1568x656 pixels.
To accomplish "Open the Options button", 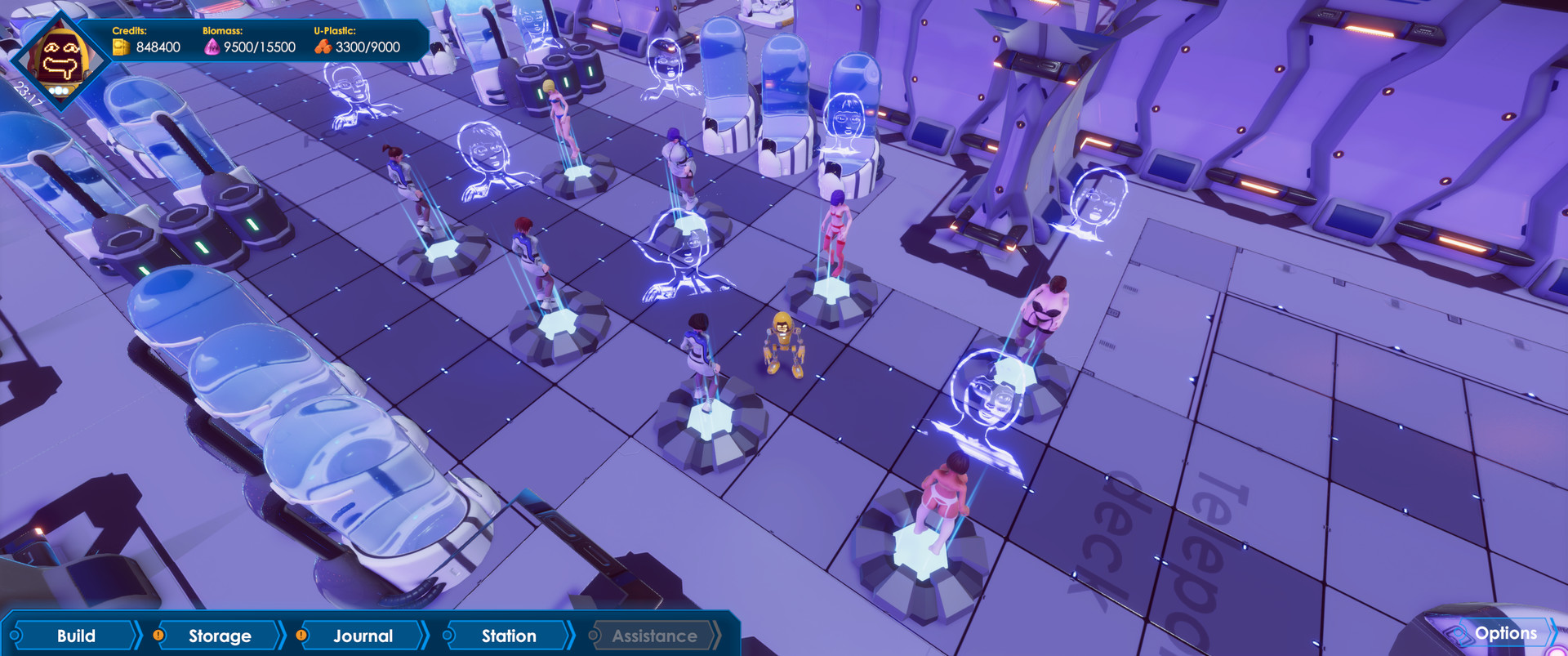I will point(1505,633).
